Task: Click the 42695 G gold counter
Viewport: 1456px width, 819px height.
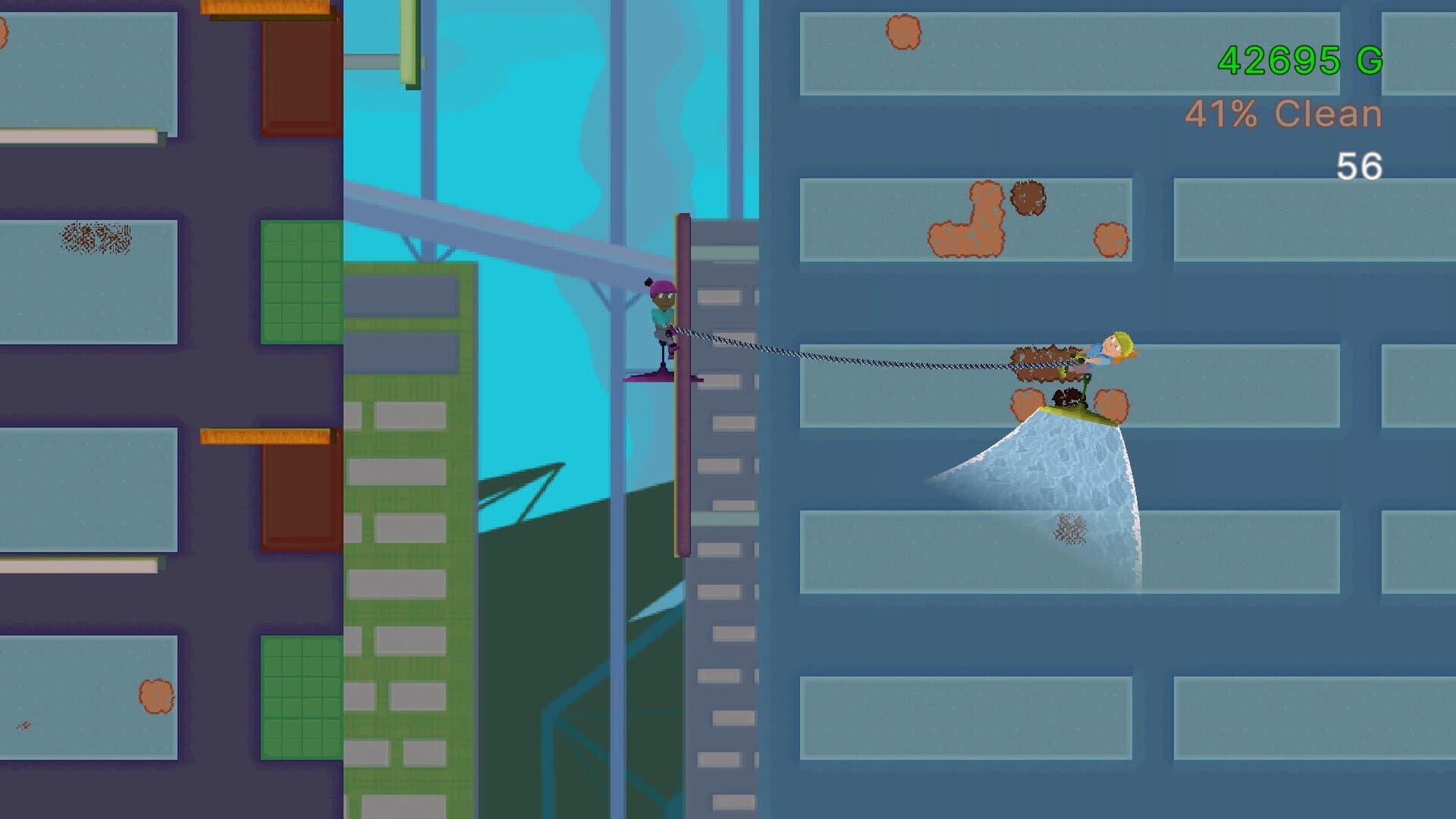Action: click(1302, 59)
